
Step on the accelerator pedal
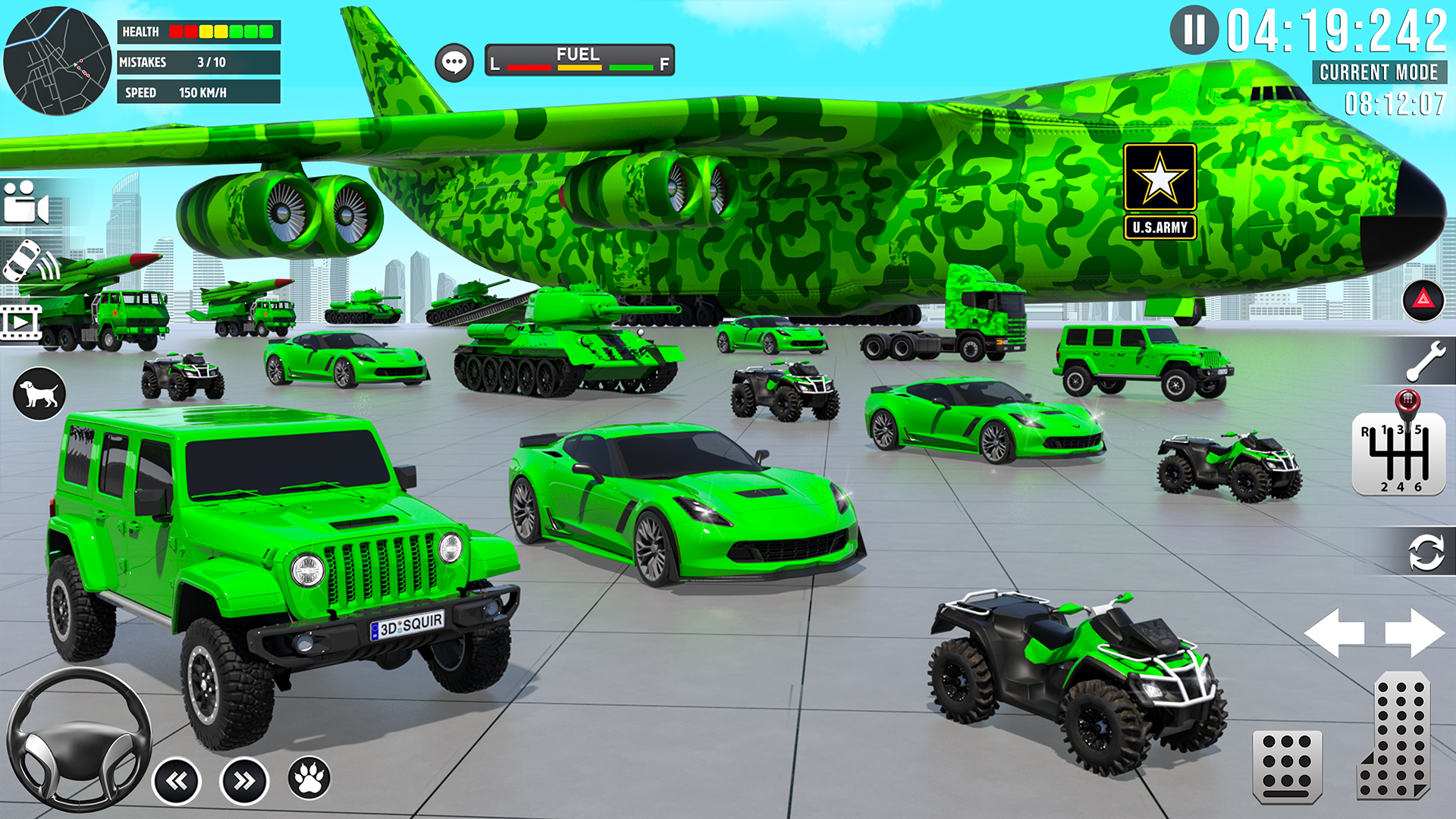(x=1395, y=737)
